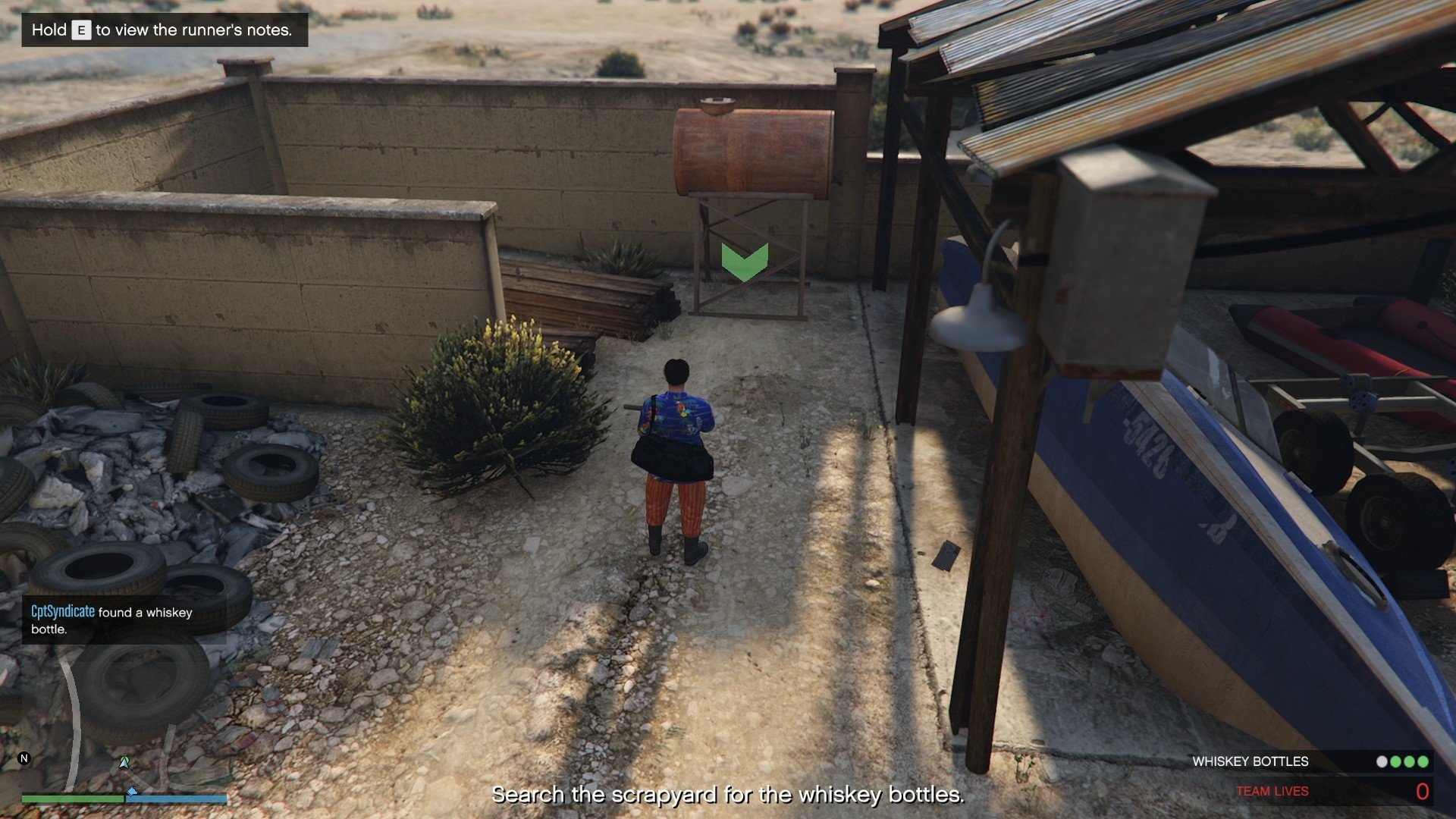Expand the runner's notes prompt banner
1456x819 pixels.
[164, 30]
